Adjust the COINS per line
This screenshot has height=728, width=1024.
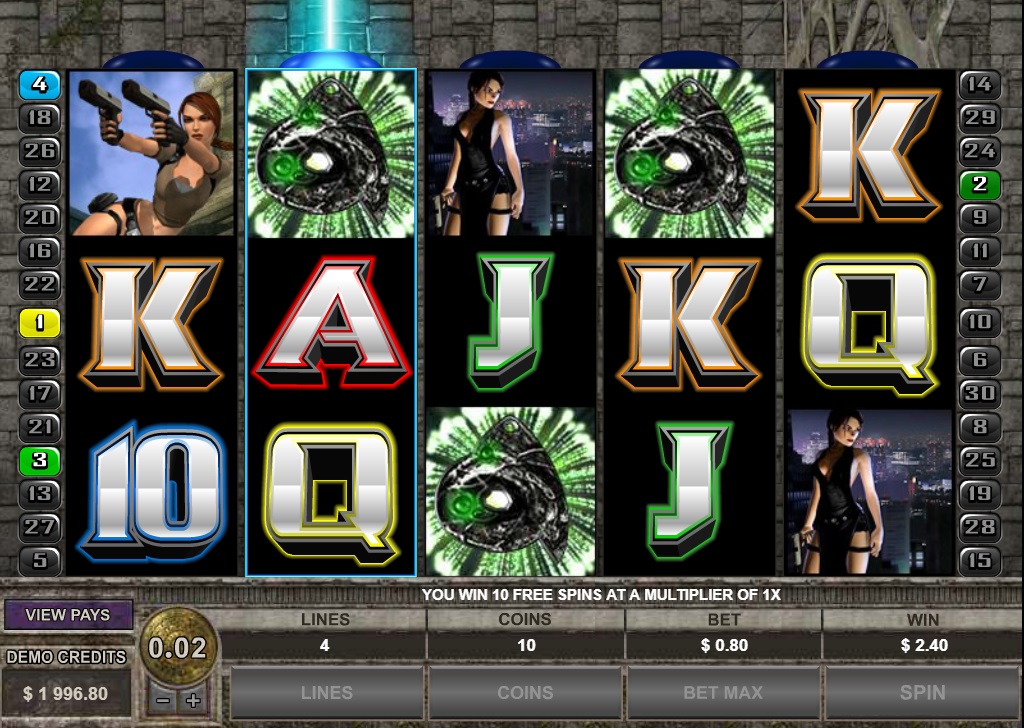coord(525,692)
